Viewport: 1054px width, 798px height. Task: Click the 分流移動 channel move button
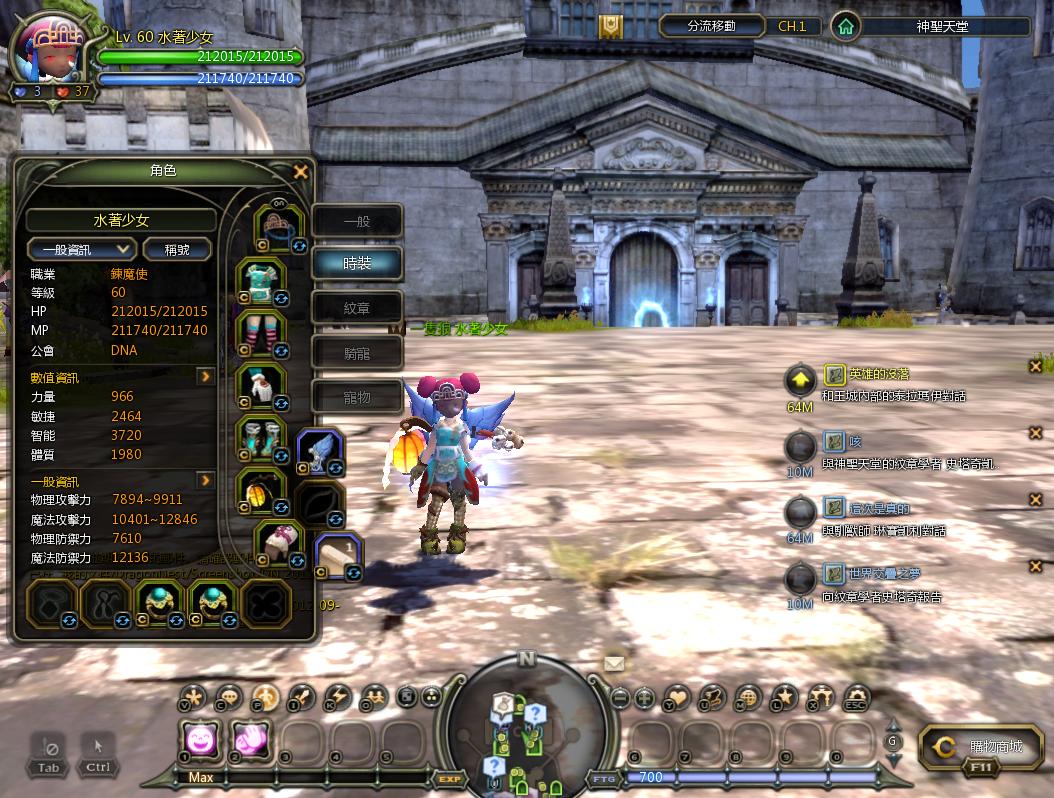coord(712,26)
